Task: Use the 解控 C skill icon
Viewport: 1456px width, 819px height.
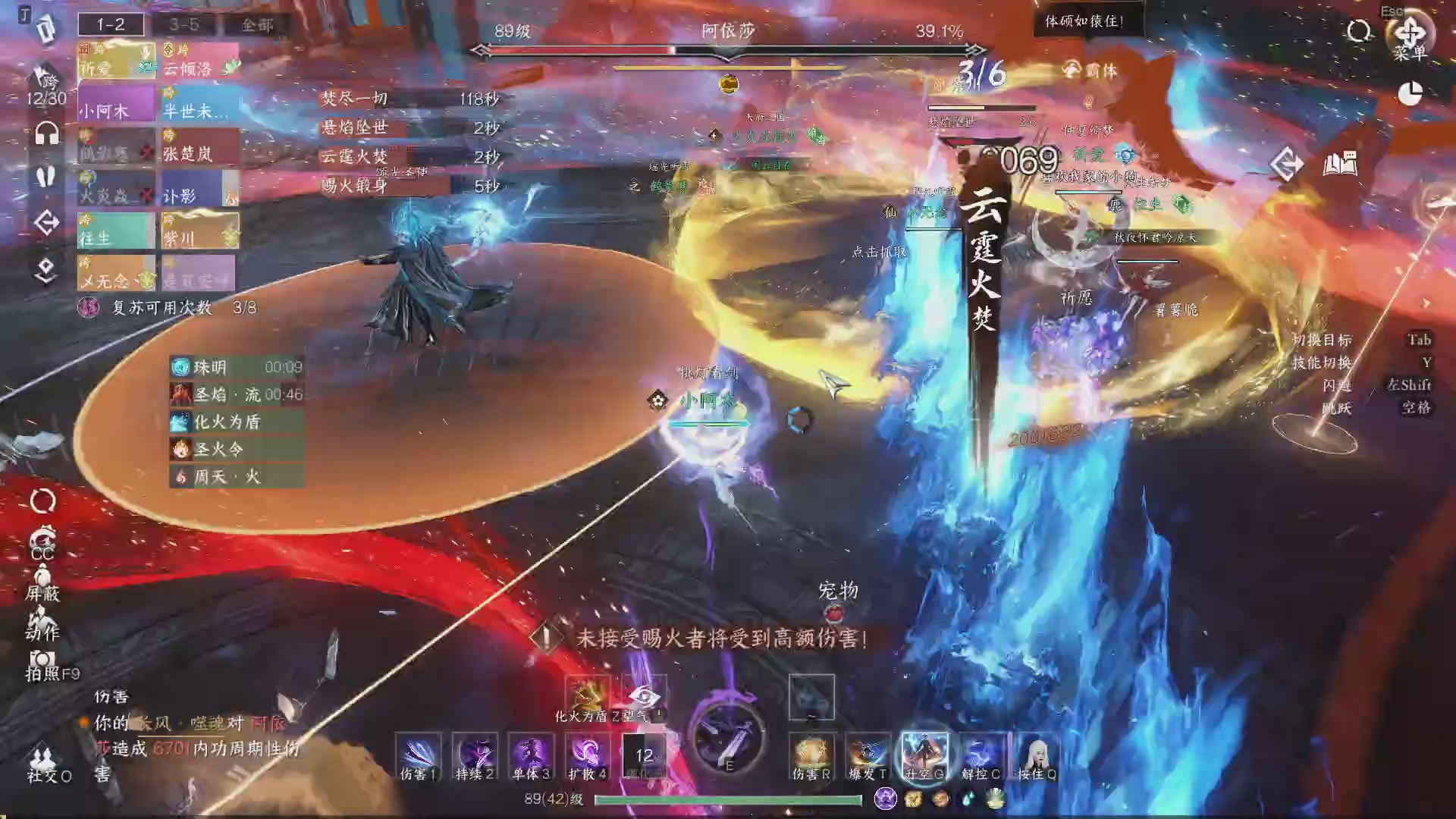Action: pyautogui.click(x=981, y=755)
